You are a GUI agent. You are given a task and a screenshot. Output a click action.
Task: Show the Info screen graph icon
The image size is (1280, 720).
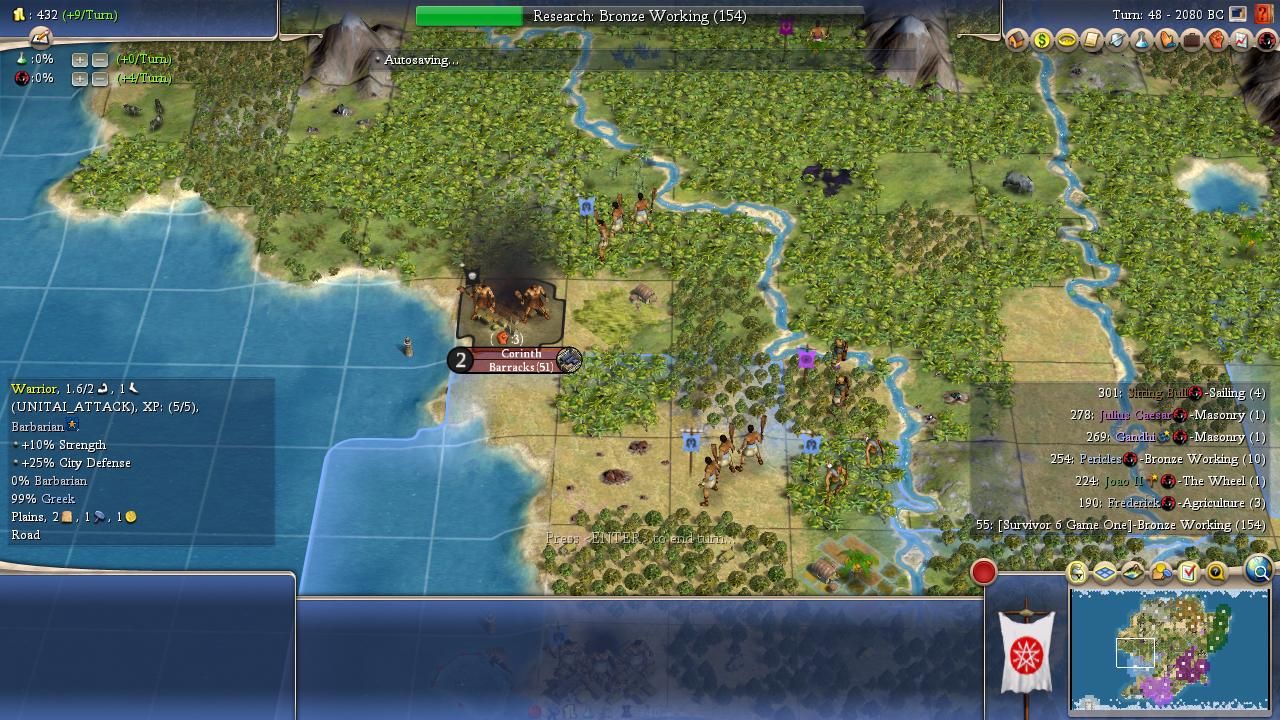(x=1241, y=40)
